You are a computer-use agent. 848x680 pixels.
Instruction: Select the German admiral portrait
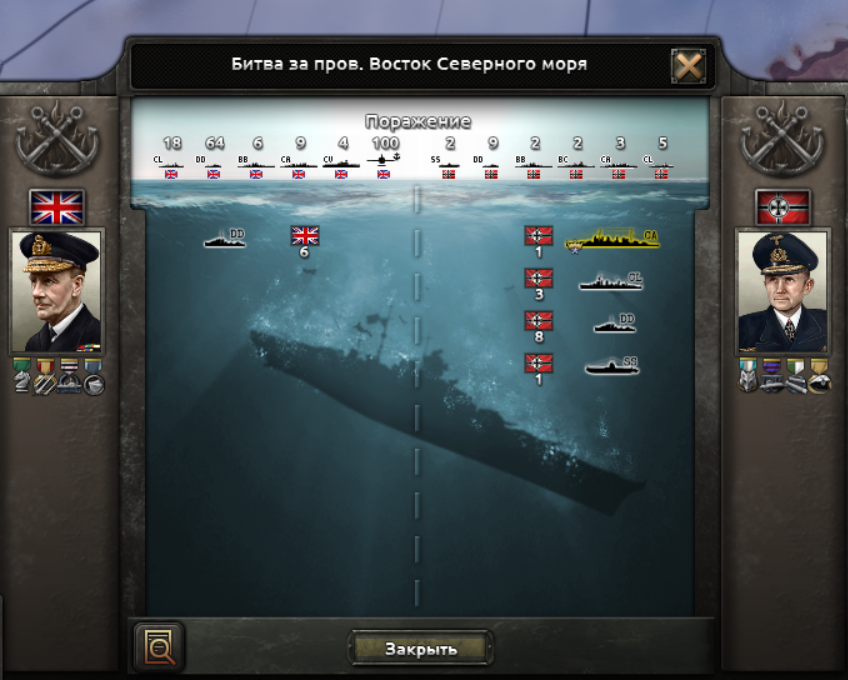tap(781, 291)
